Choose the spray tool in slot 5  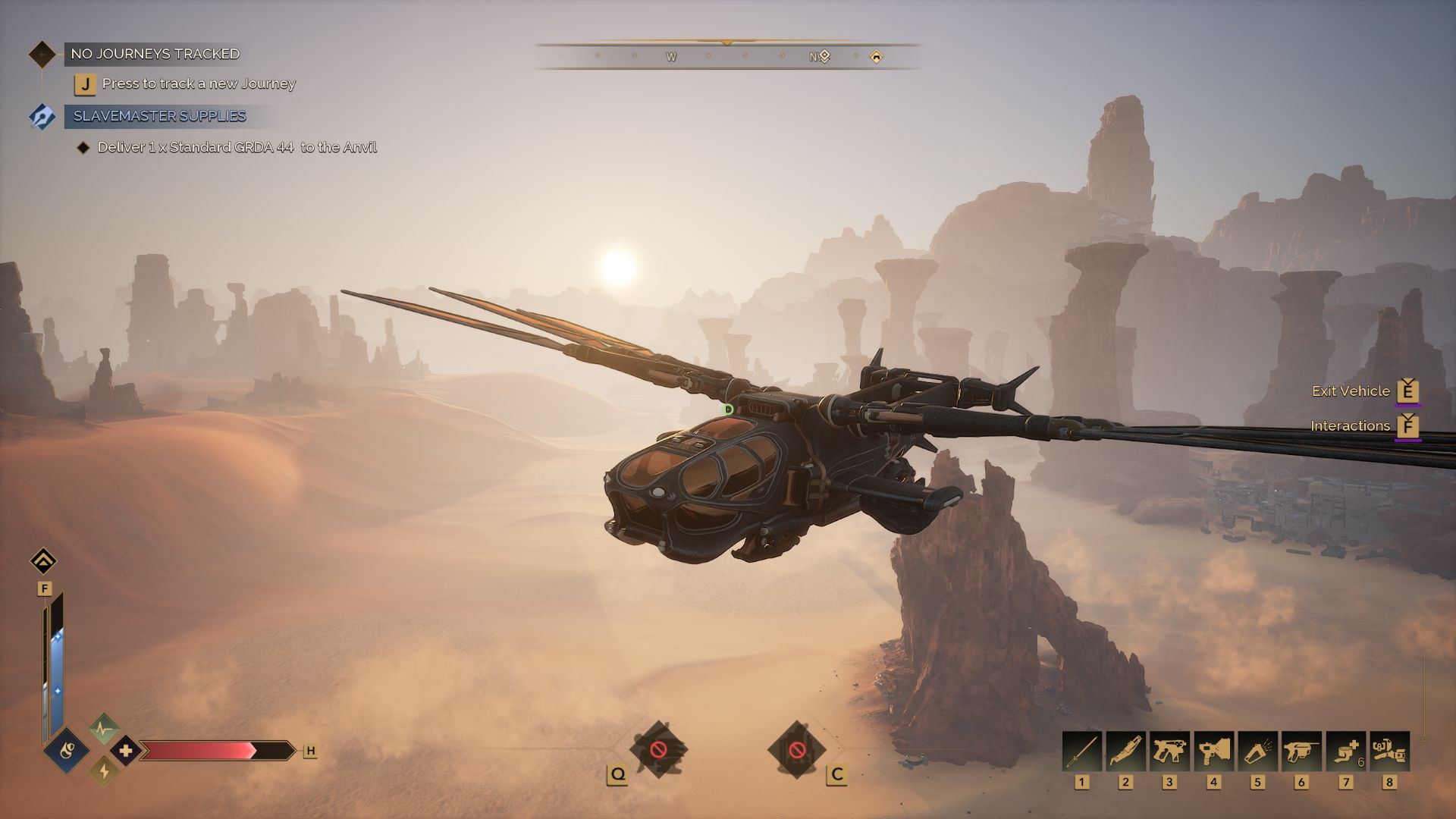1257,751
